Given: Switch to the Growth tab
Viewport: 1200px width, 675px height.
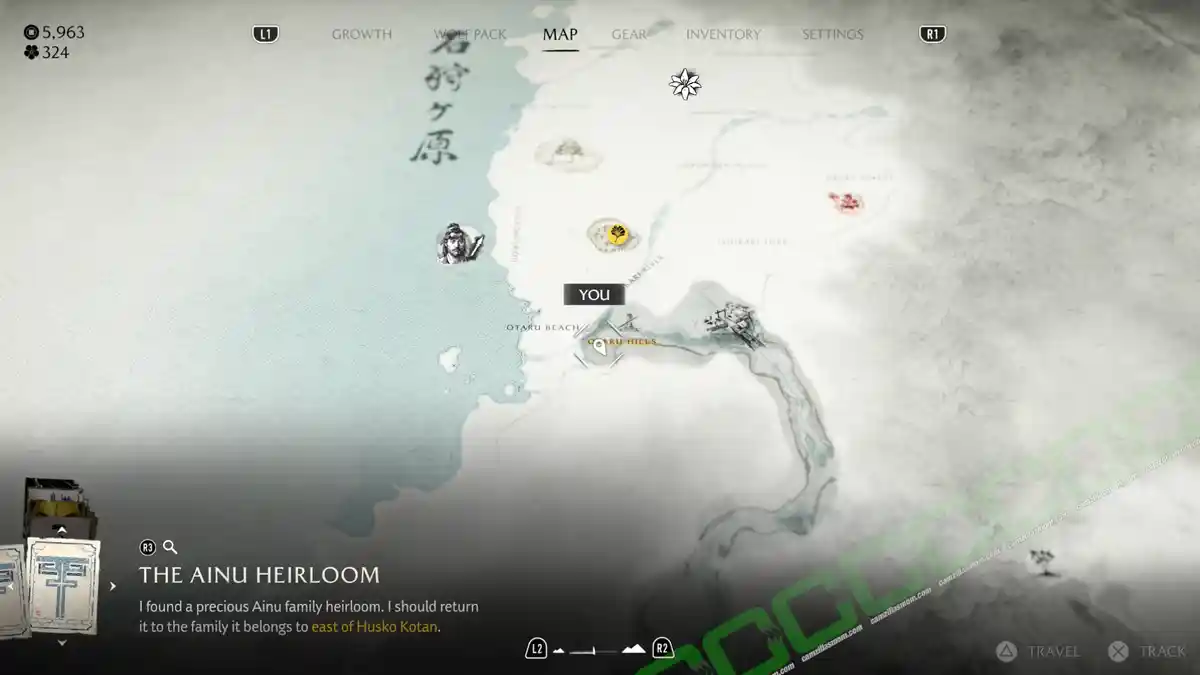Looking at the screenshot, I should [x=362, y=34].
